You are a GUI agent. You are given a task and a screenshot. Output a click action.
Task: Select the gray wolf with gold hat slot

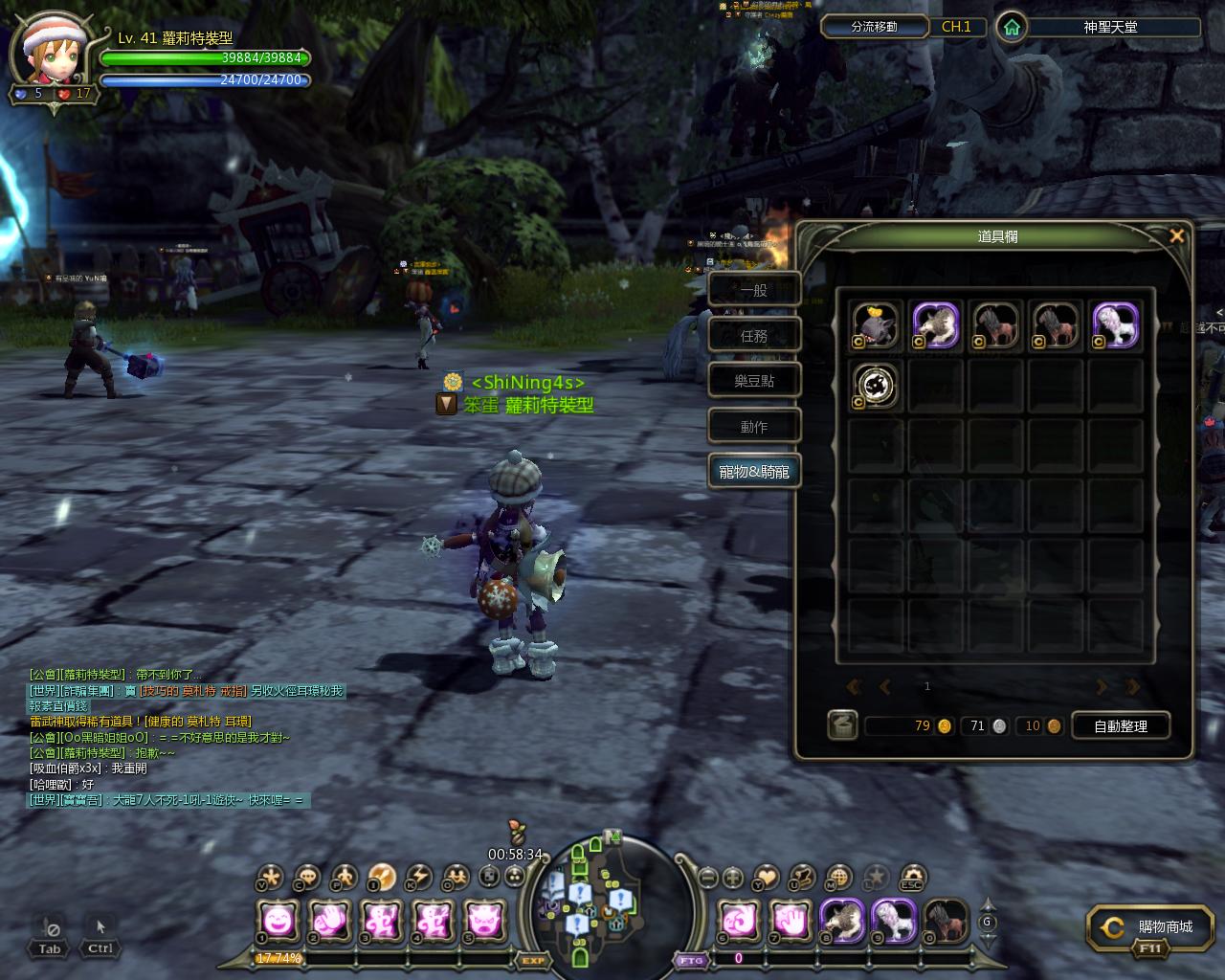pos(875,326)
